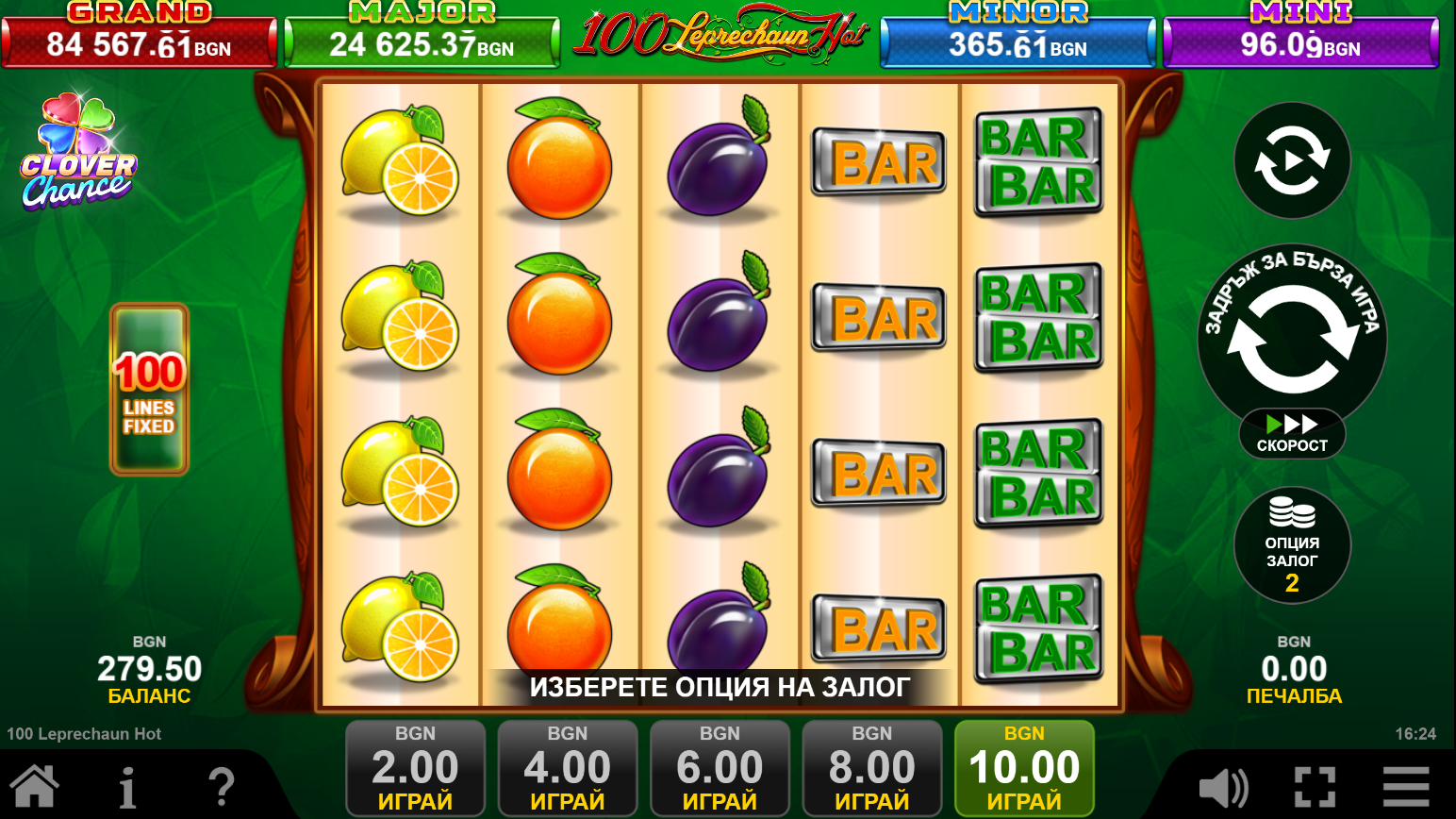Open the bet option (ОПЦИЯ ЗАЛОГ) selector
The height and width of the screenshot is (819, 1456).
[x=1292, y=545]
